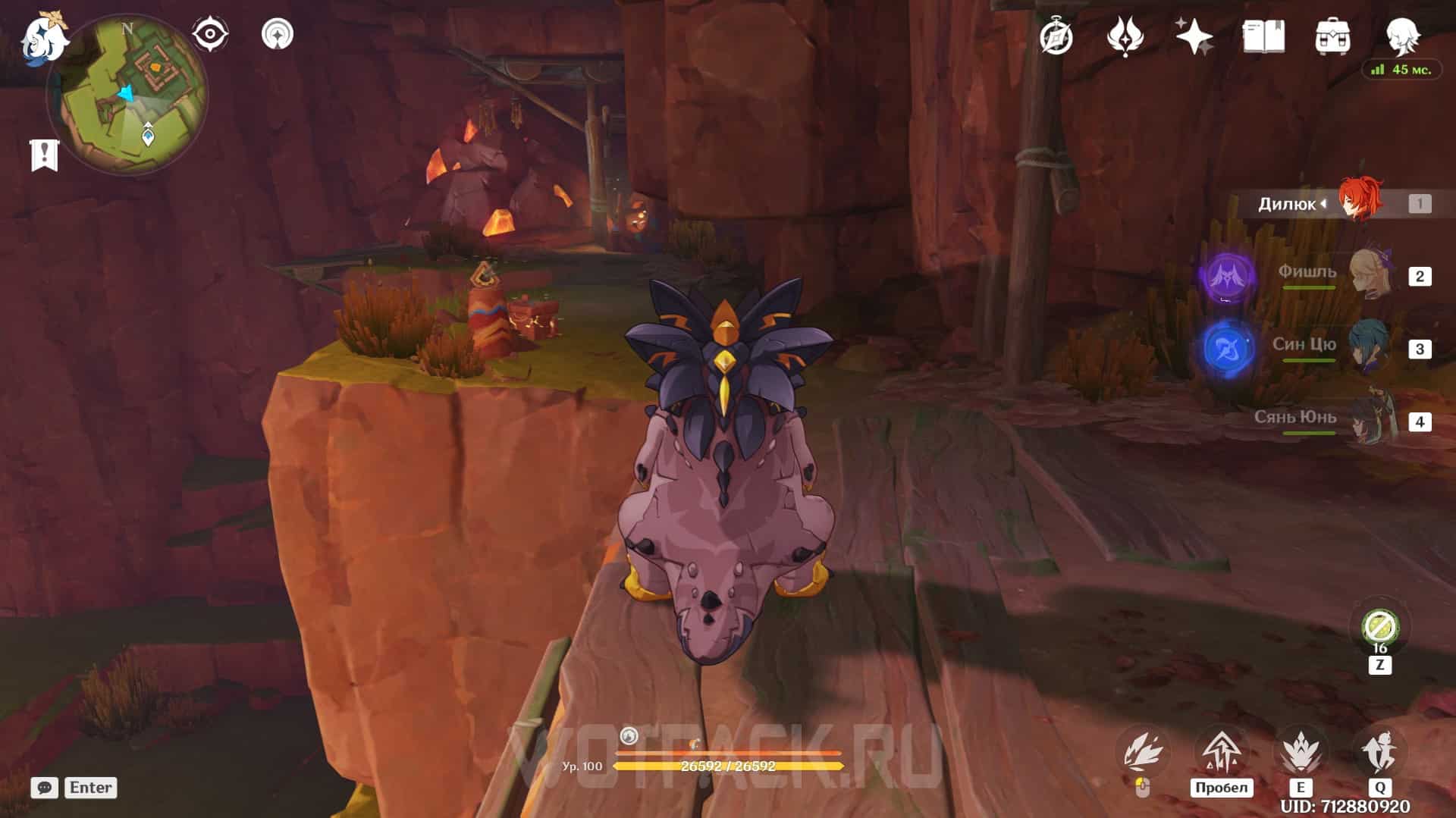Use the green gadget with count 16
Screen dimensions: 1456x818
coord(1379,628)
